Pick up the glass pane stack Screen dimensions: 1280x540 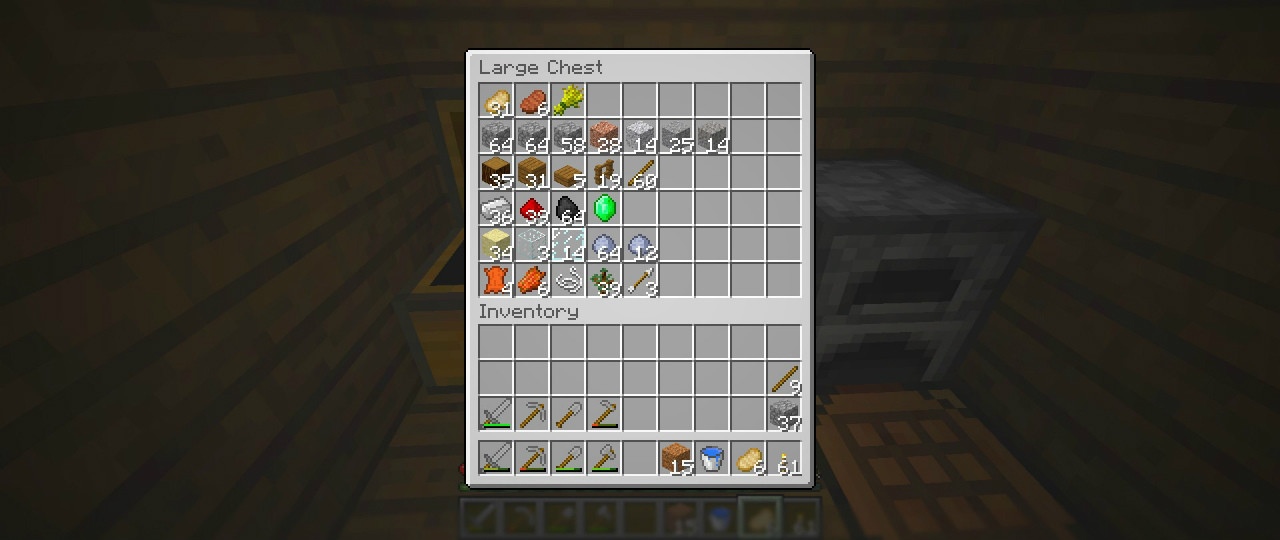pos(568,244)
